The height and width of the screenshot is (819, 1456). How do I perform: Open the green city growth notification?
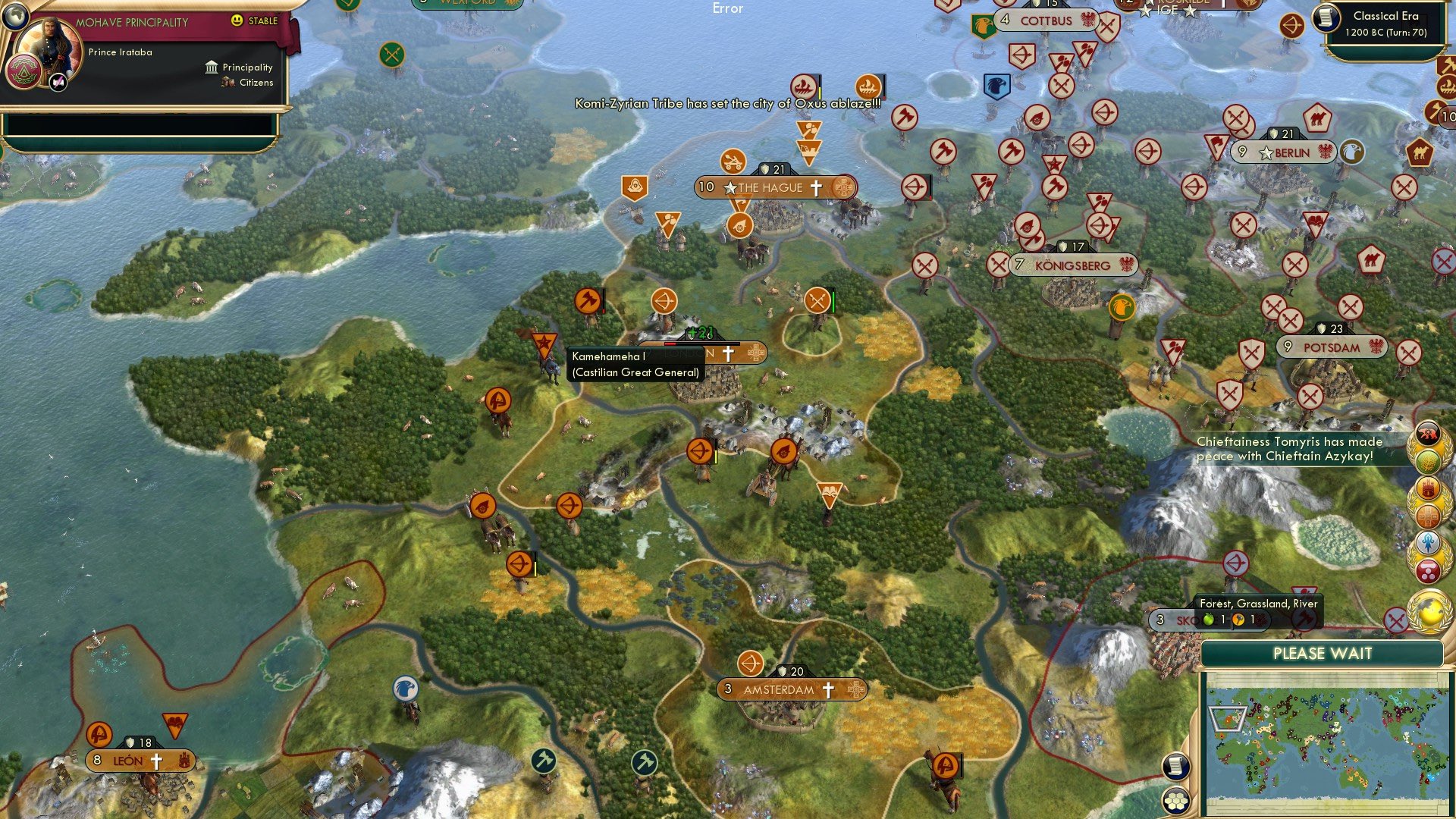(x=1427, y=461)
